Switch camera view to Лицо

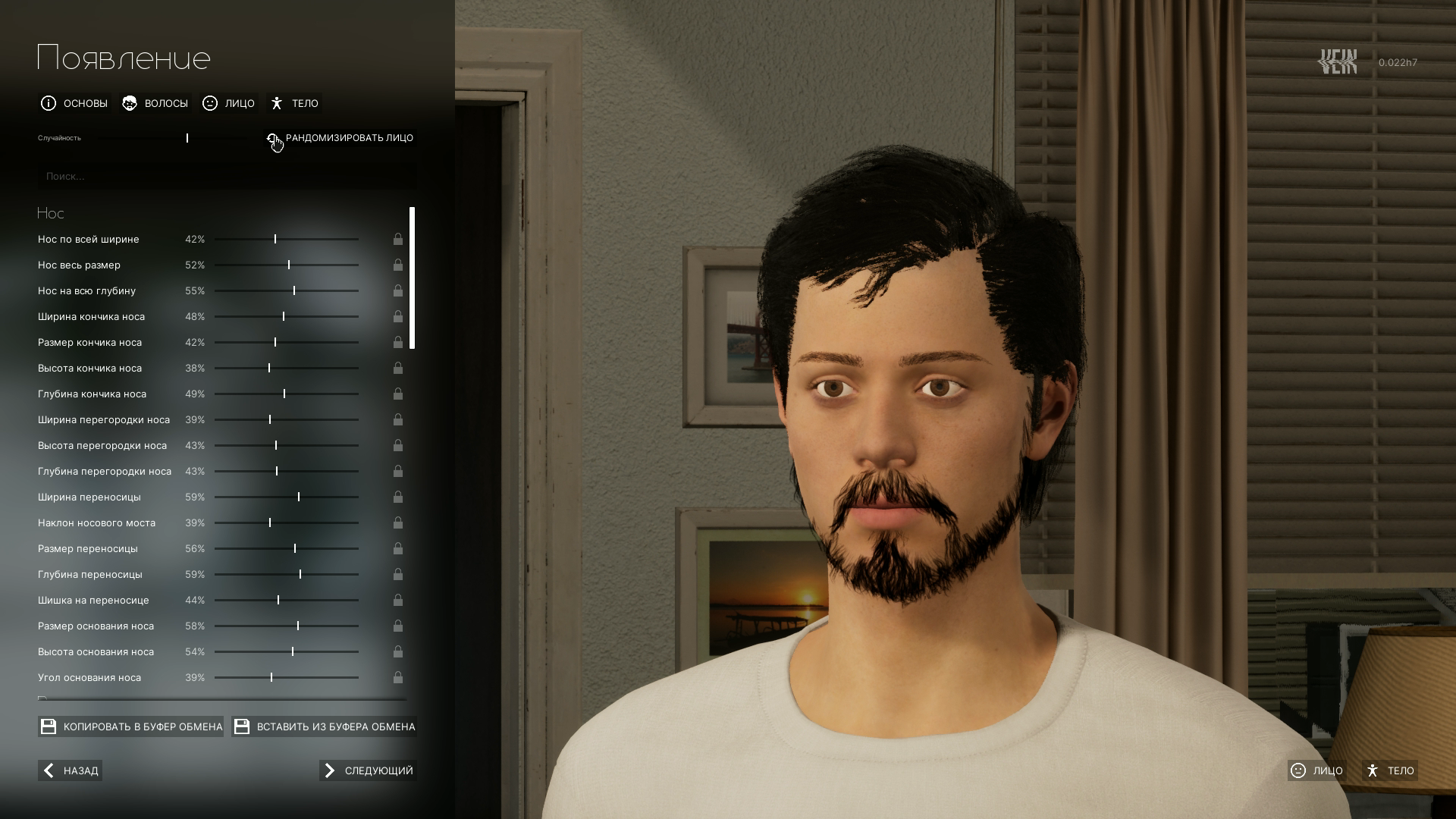[1316, 770]
